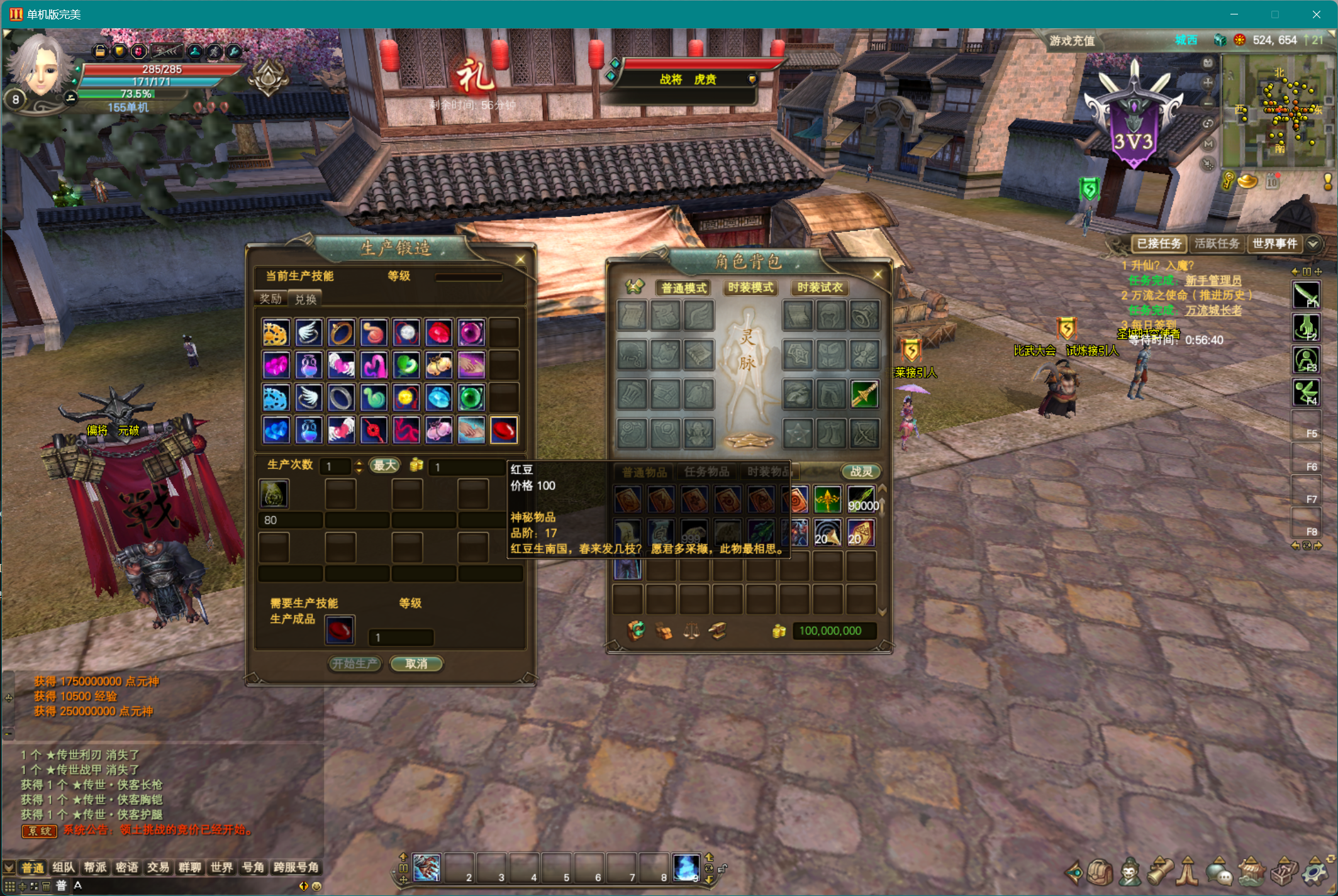1338x896 pixels.
Task: Open the 3V3 arena event icon
Action: pos(1134,119)
